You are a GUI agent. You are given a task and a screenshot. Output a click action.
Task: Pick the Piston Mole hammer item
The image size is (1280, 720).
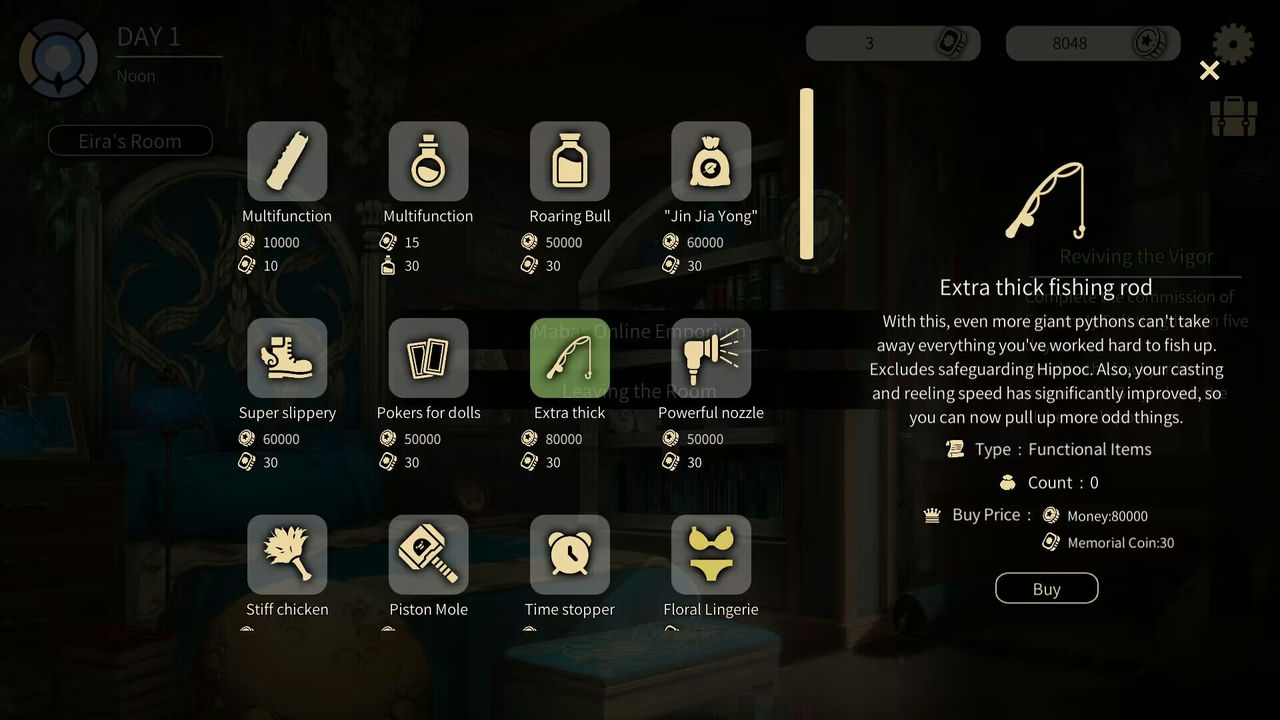(428, 555)
